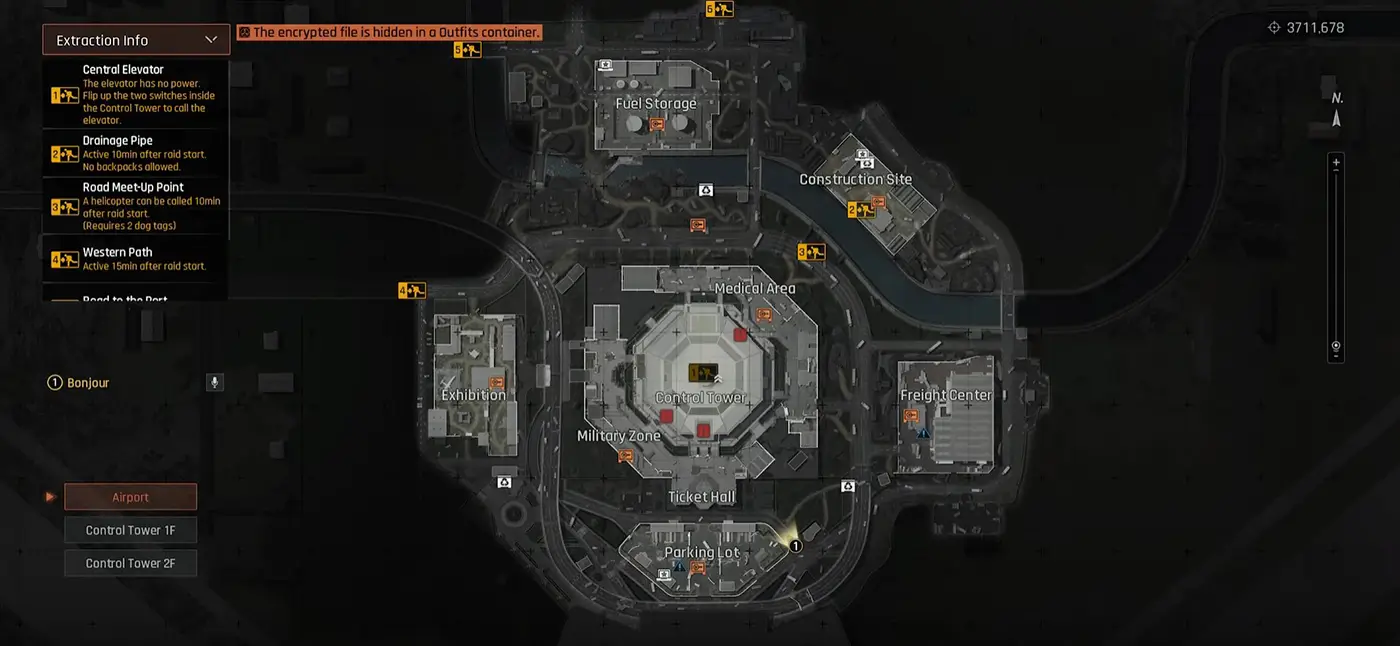Image resolution: width=1400 pixels, height=646 pixels.
Task: Select the Central Elevator extraction entry
Action: click(135, 94)
